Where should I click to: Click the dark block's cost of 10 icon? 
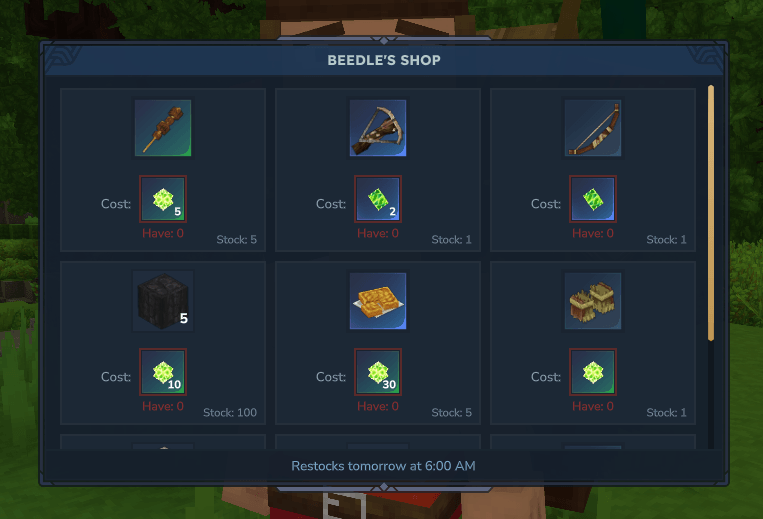pyautogui.click(x=163, y=372)
